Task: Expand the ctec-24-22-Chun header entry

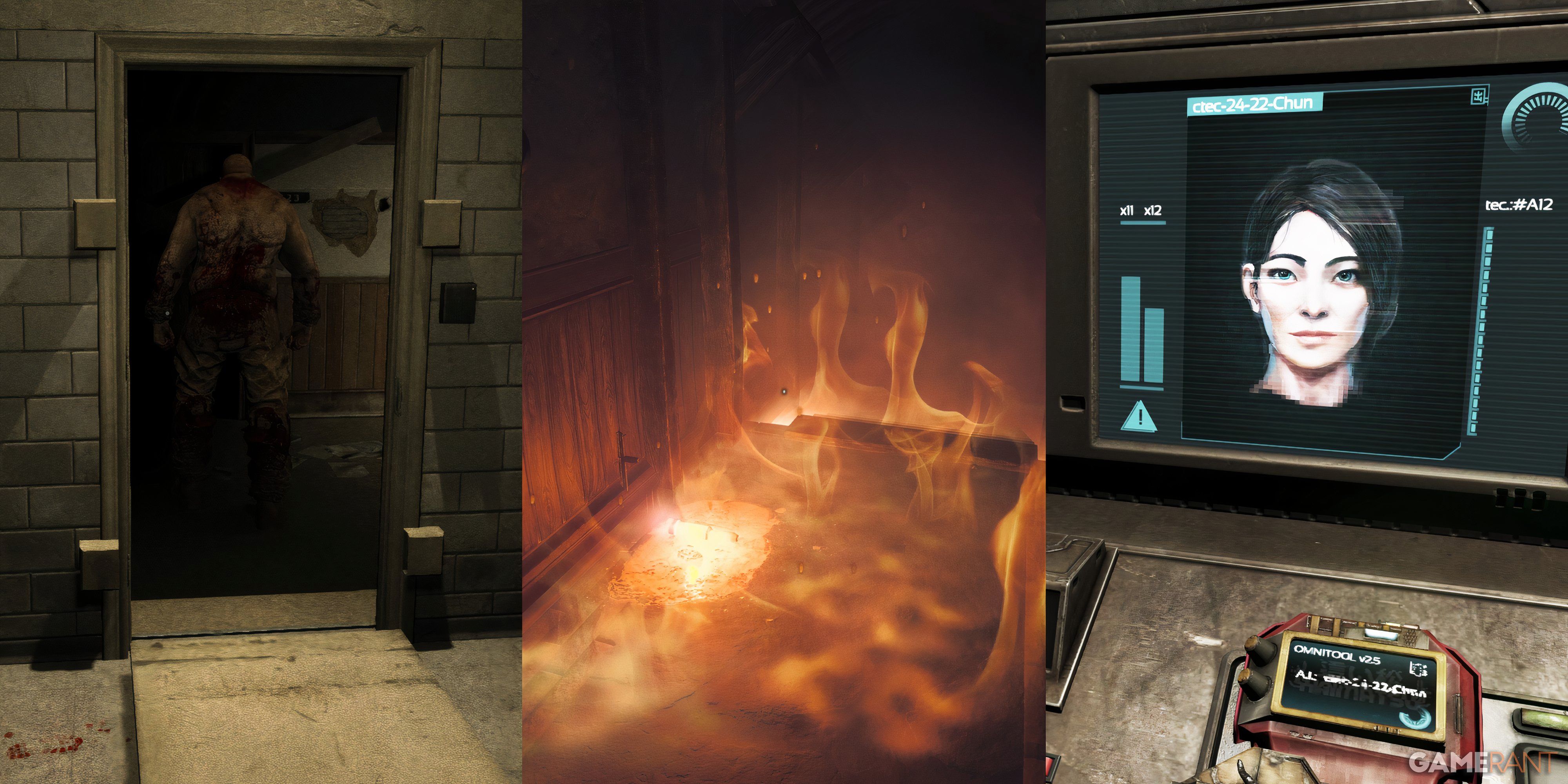Action: coord(1255,104)
